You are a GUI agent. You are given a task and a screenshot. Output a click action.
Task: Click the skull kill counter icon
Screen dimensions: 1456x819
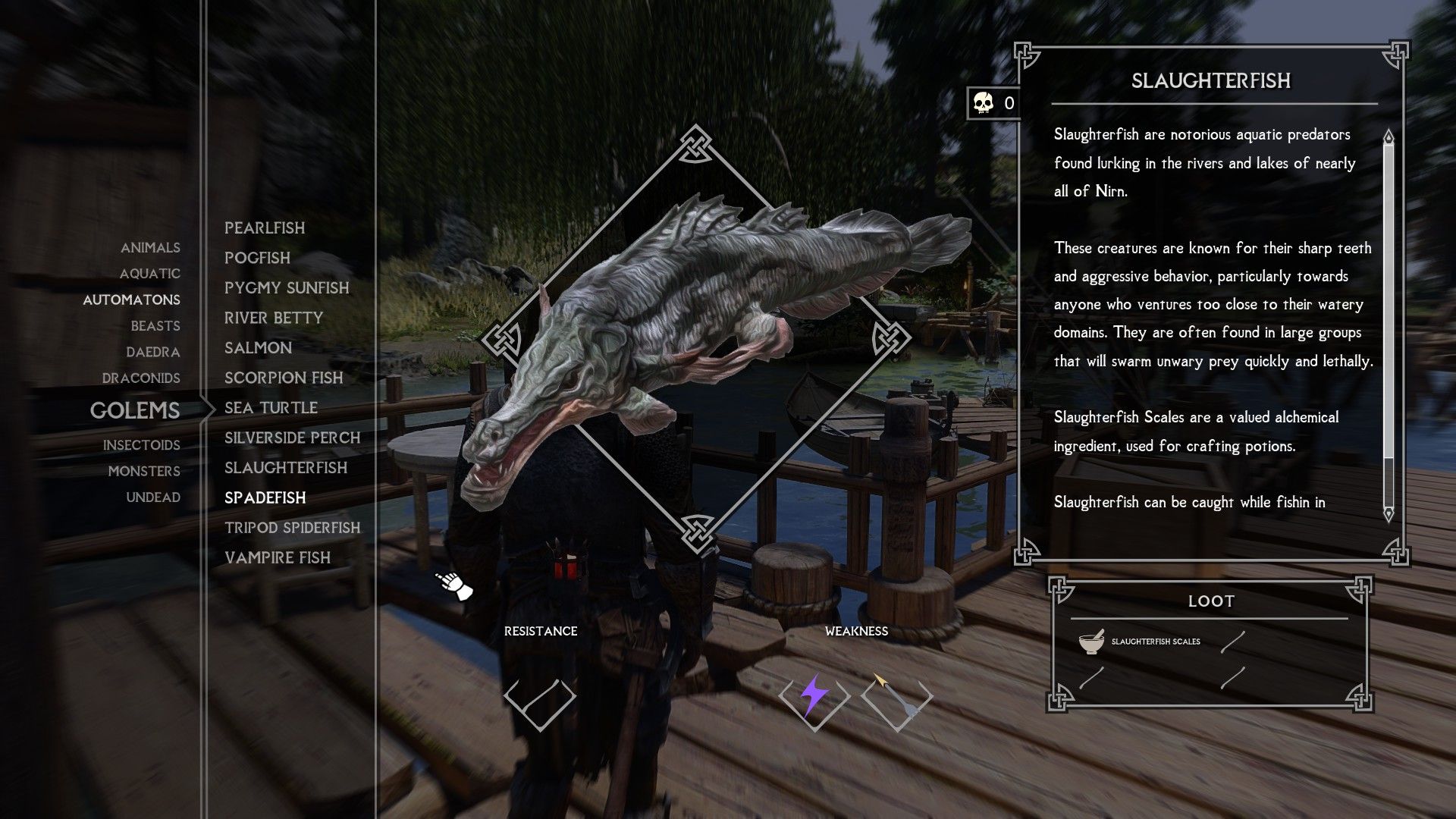pyautogui.click(x=982, y=102)
